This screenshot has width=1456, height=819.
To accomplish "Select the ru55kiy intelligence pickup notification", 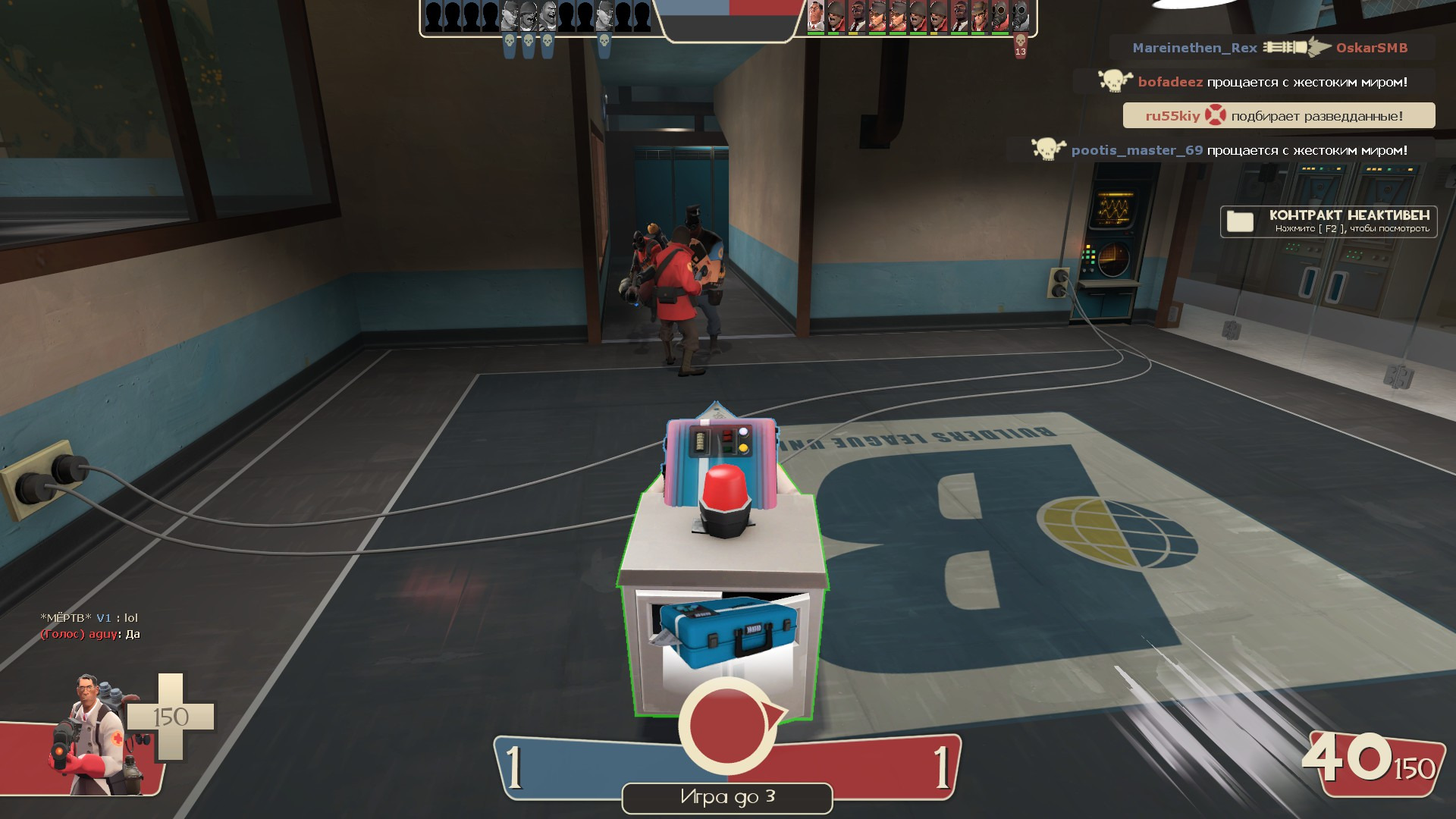I will click(x=1279, y=116).
